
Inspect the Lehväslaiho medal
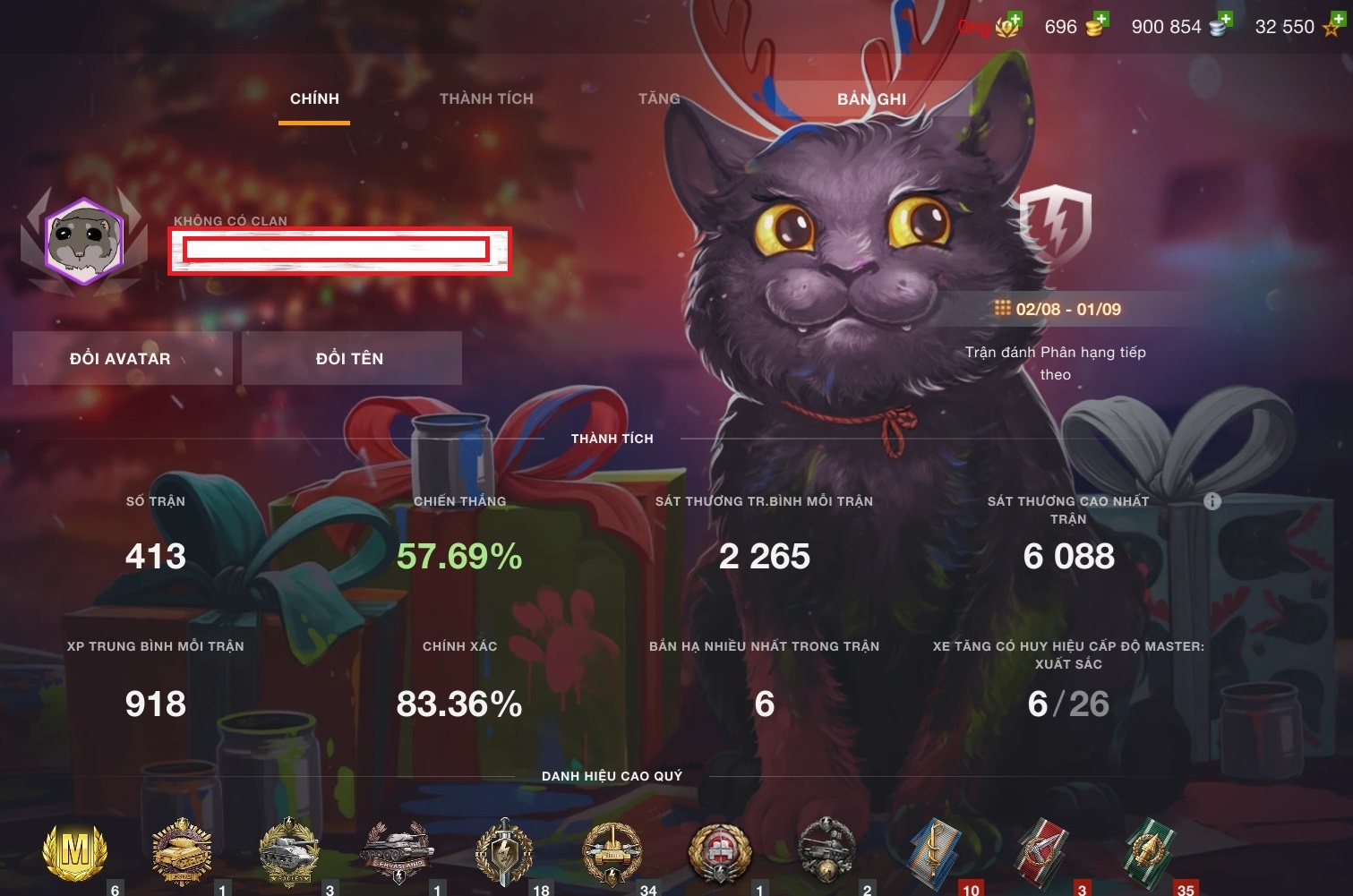[x=397, y=850]
